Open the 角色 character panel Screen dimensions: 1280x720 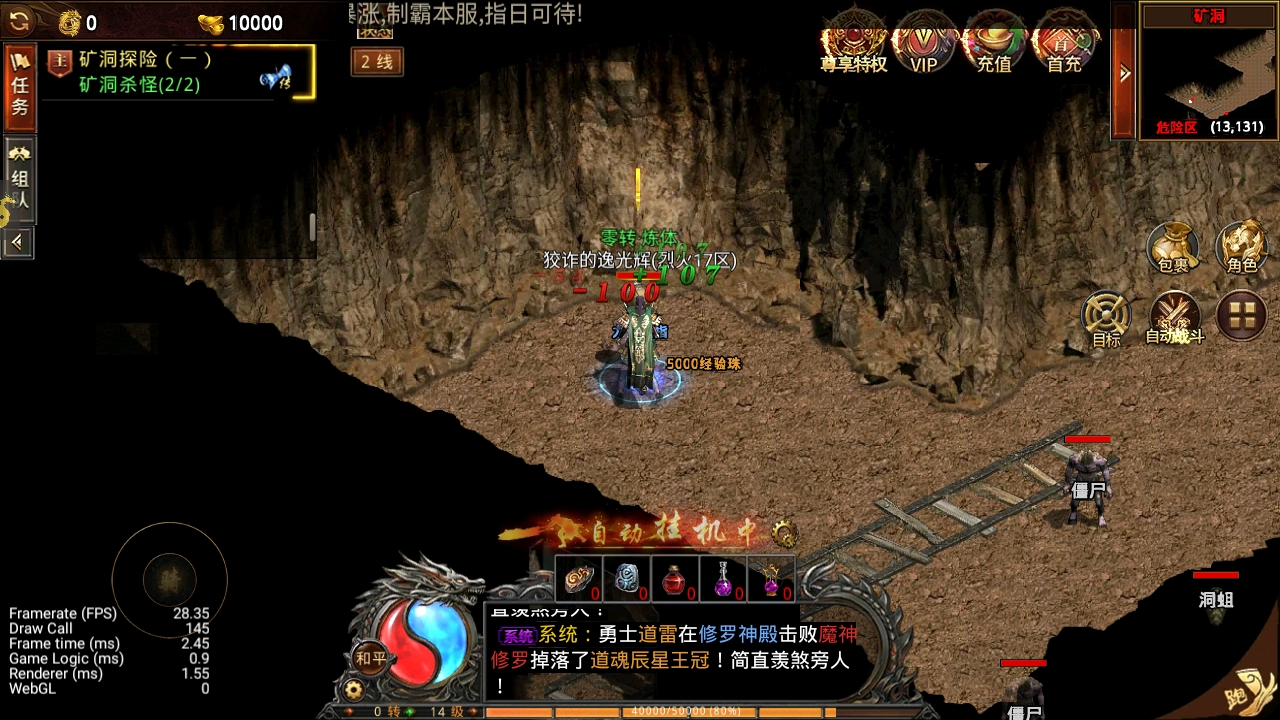click(x=1240, y=250)
